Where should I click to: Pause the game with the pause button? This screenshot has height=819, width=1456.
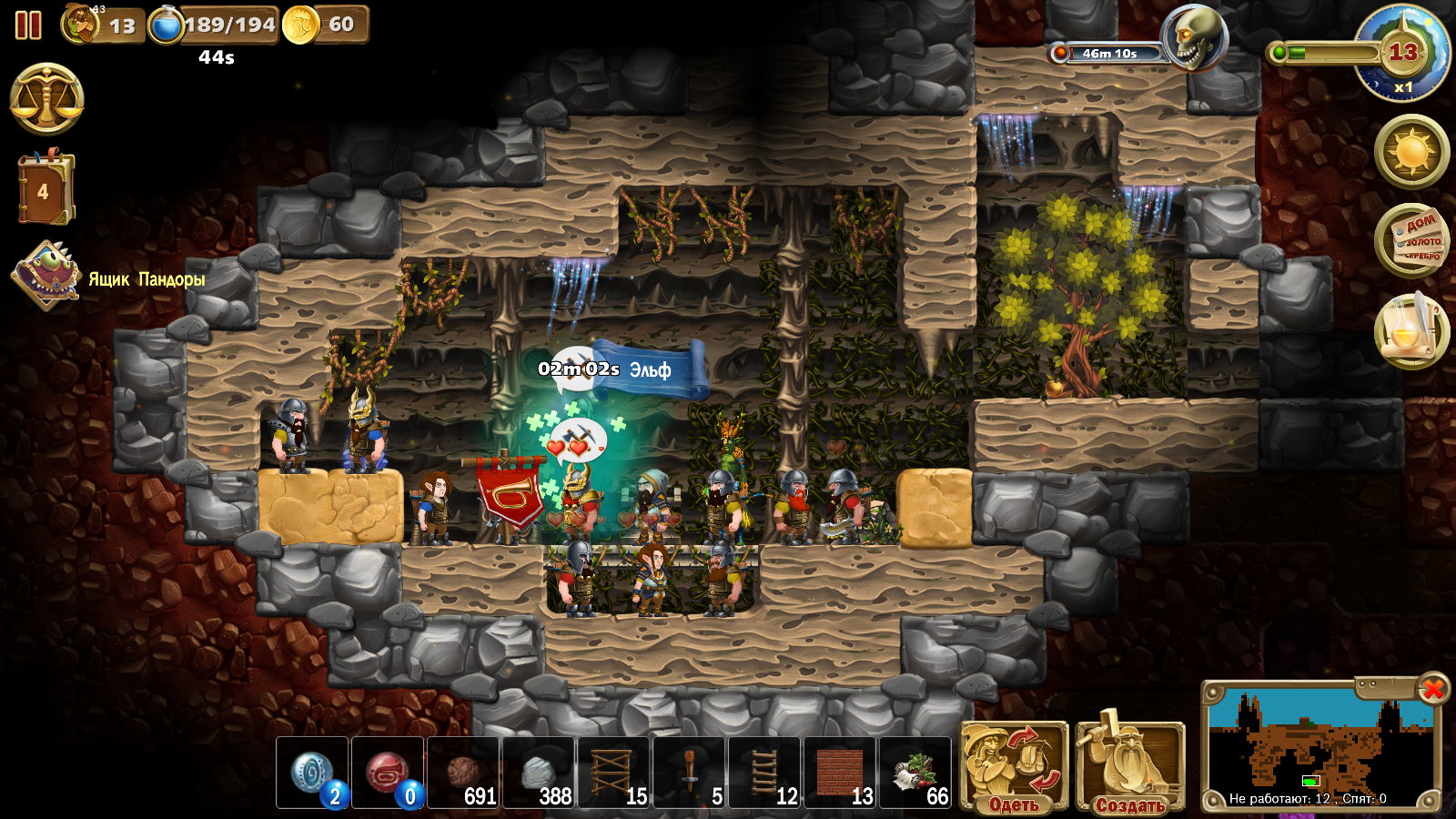pyautogui.click(x=28, y=25)
